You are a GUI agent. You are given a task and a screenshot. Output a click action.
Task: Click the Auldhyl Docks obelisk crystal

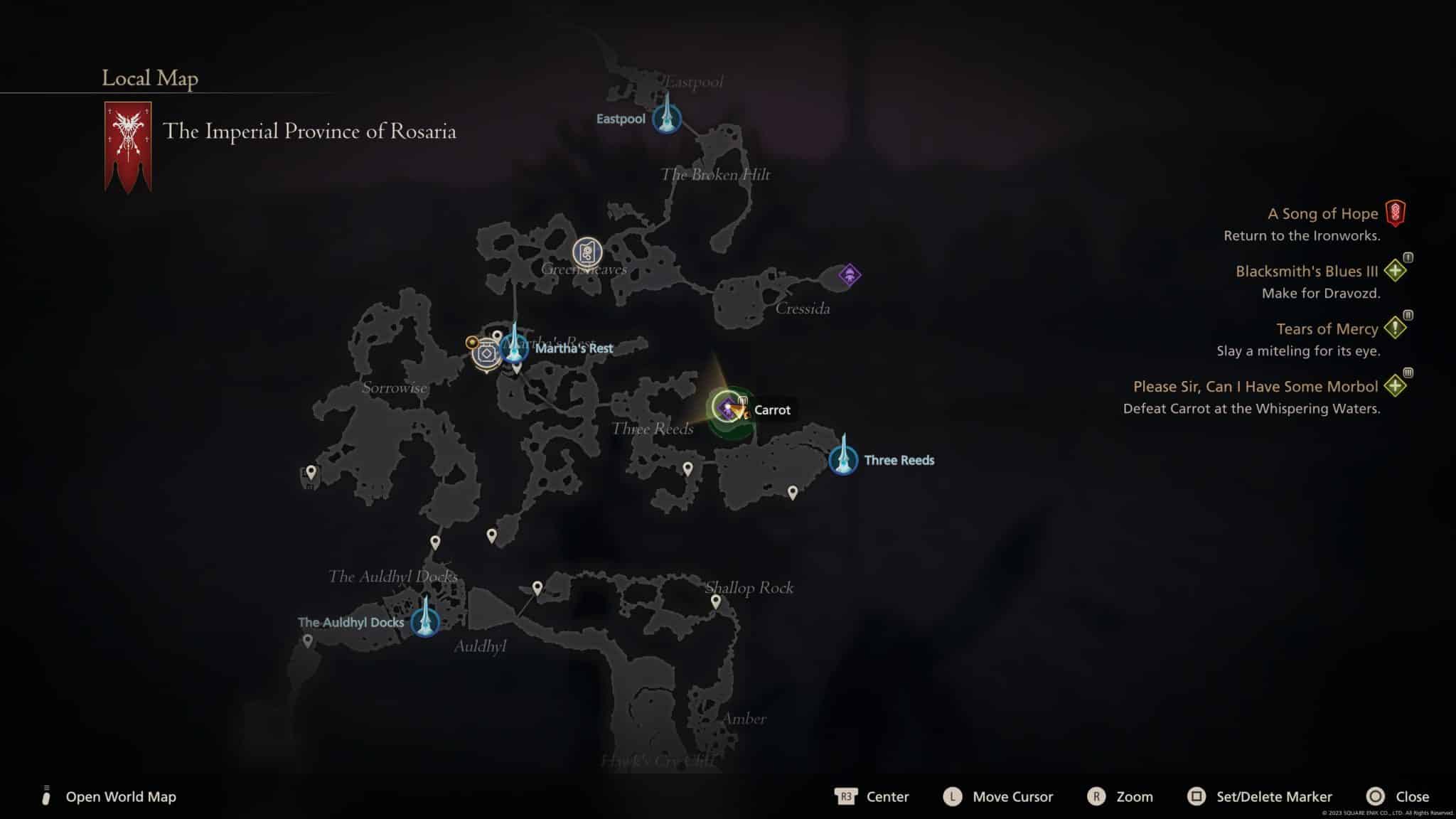(x=424, y=622)
